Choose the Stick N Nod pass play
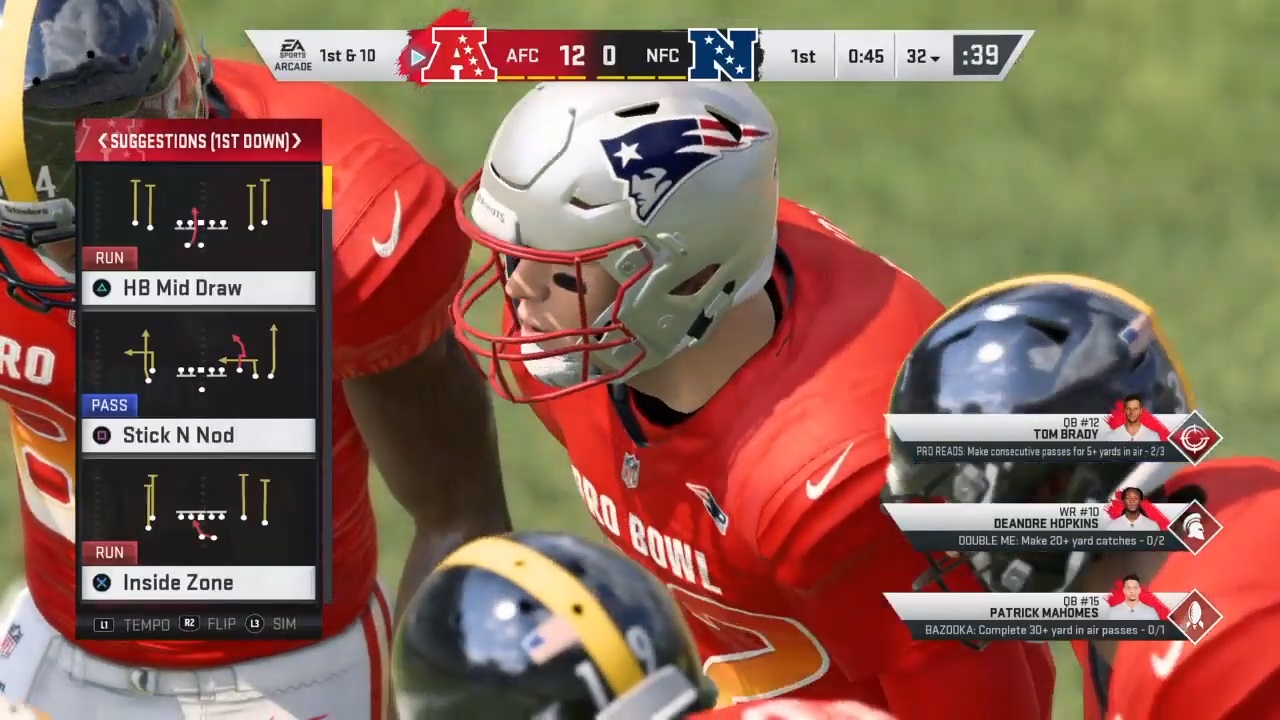1280x720 pixels. pos(198,435)
